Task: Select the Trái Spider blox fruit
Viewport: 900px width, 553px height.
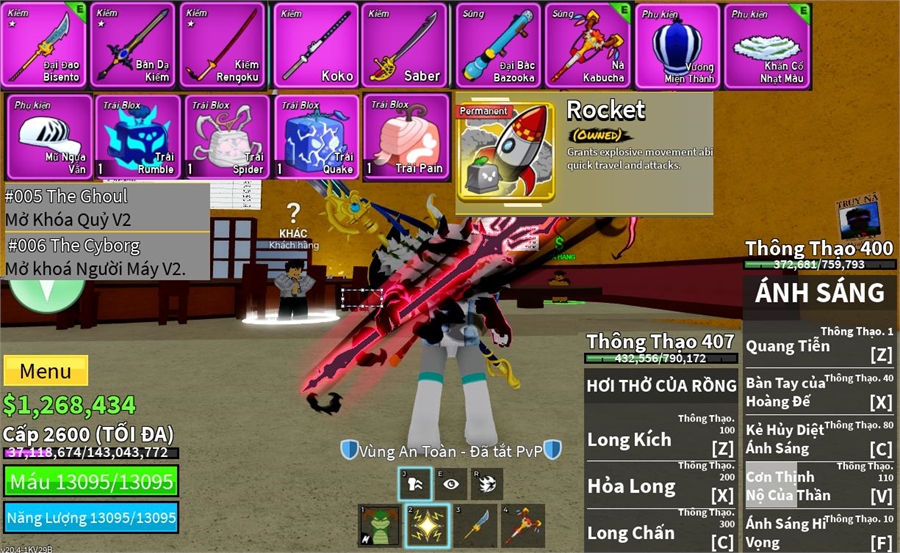Action: pos(226,137)
